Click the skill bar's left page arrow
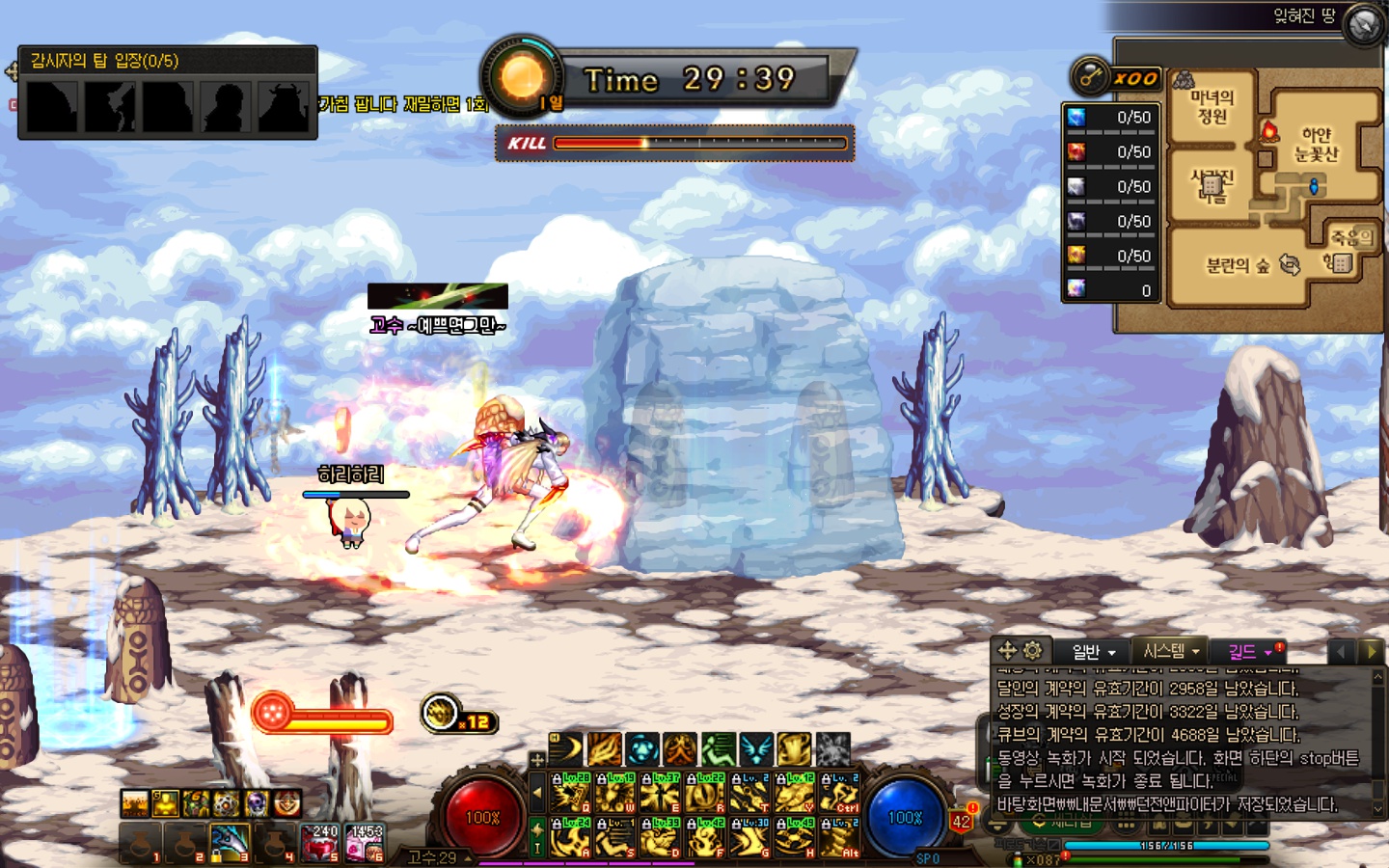This screenshot has width=1389, height=868. pyautogui.click(x=537, y=794)
